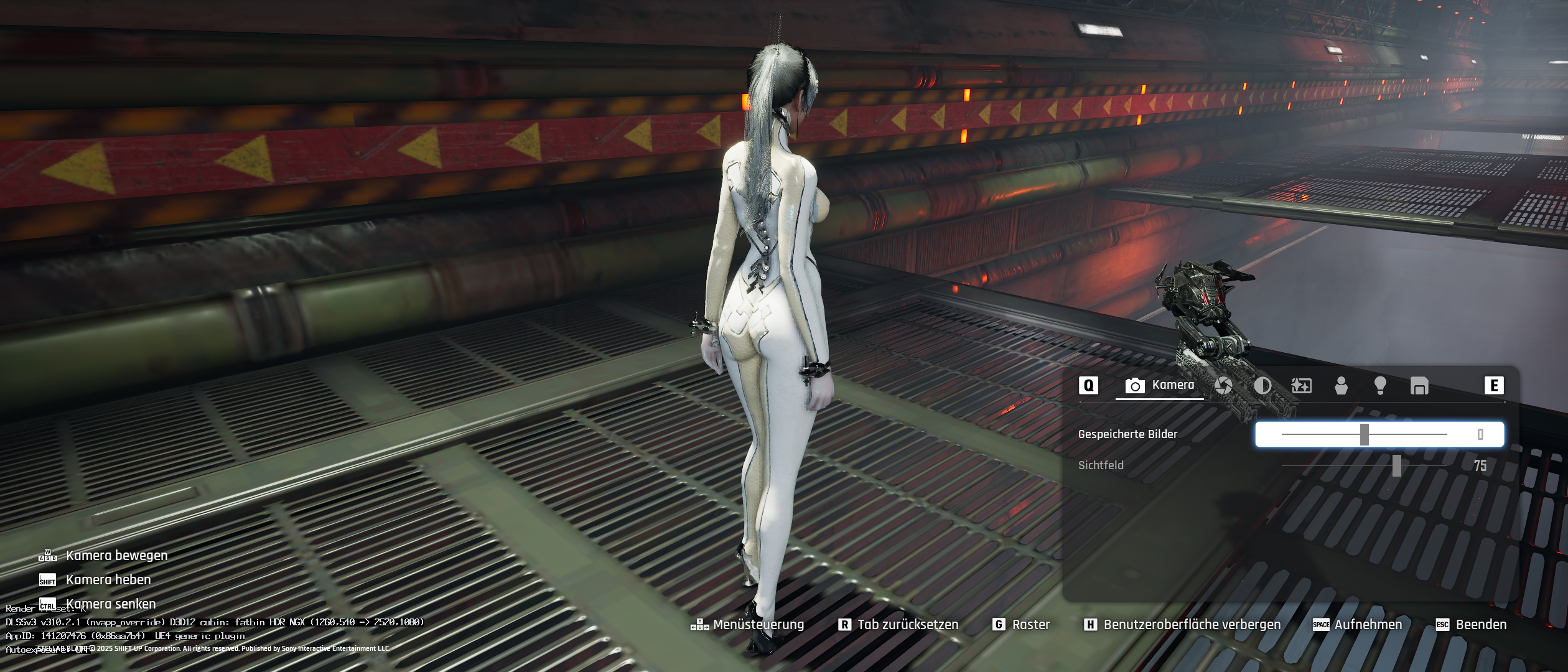Image resolution: width=1568 pixels, height=672 pixels.
Task: Select the Kamera tab
Action: pyautogui.click(x=1160, y=386)
